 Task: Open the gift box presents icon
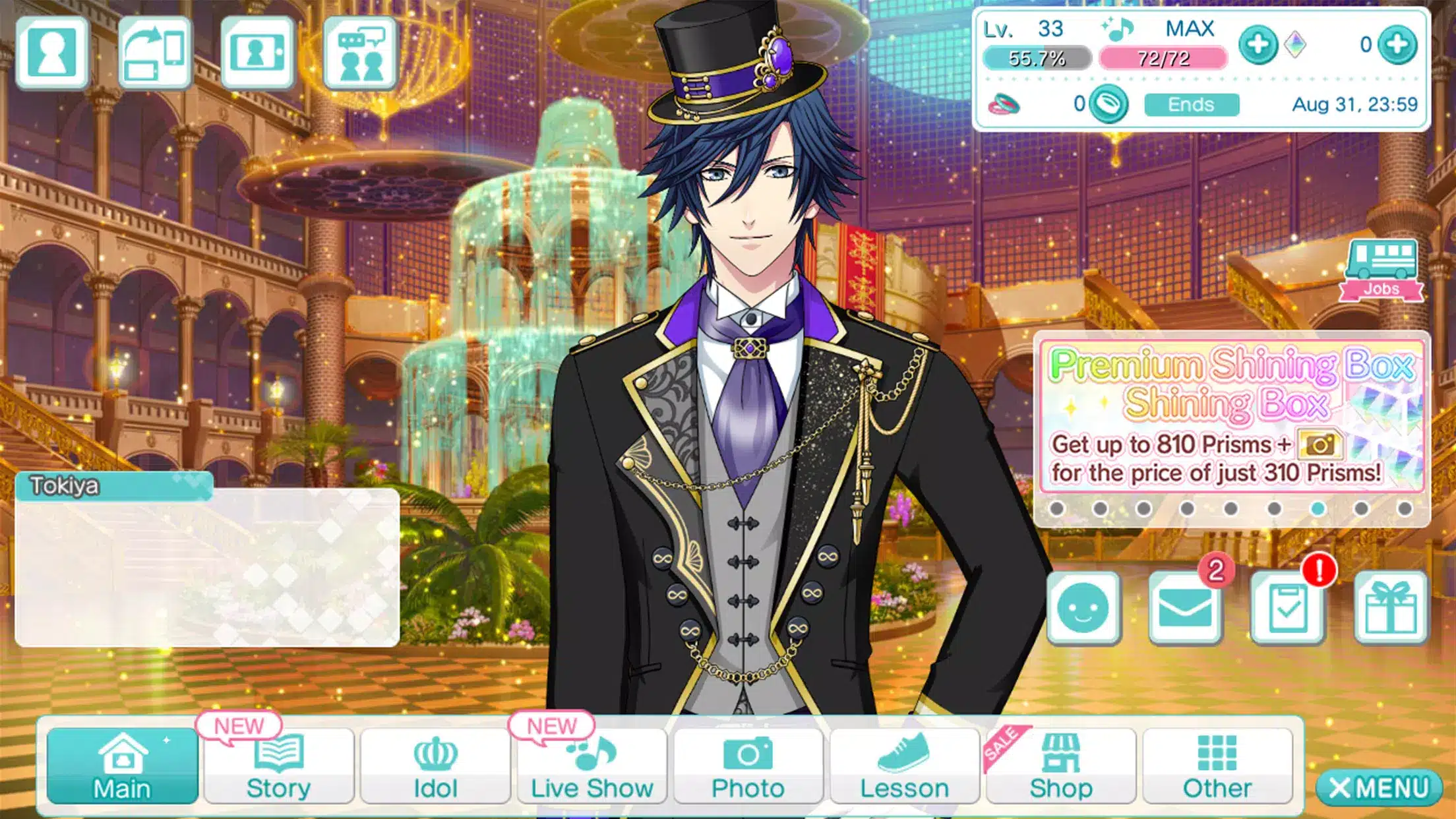1390,608
